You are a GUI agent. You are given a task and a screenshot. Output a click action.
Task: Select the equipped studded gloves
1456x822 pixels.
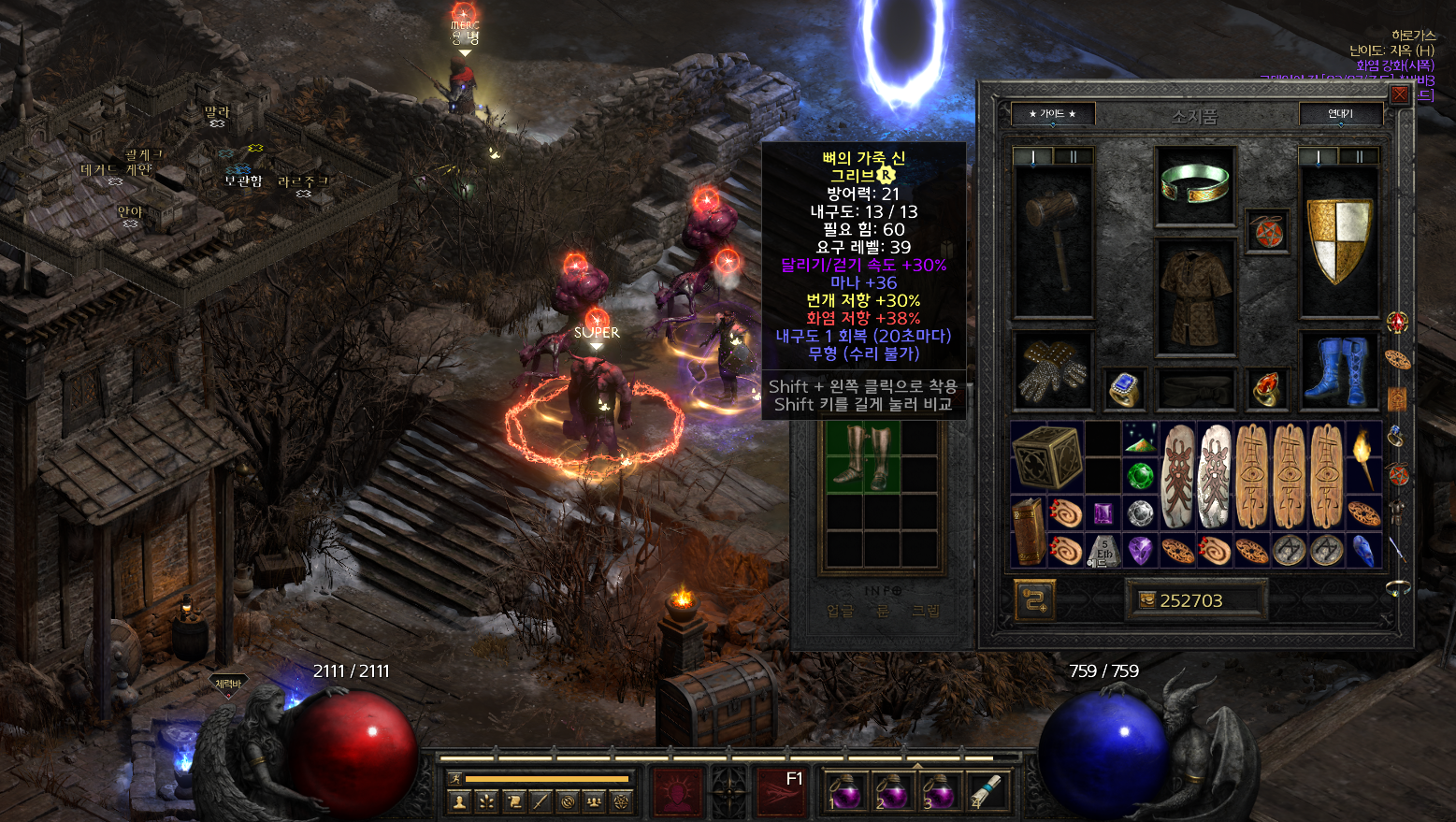[1054, 371]
